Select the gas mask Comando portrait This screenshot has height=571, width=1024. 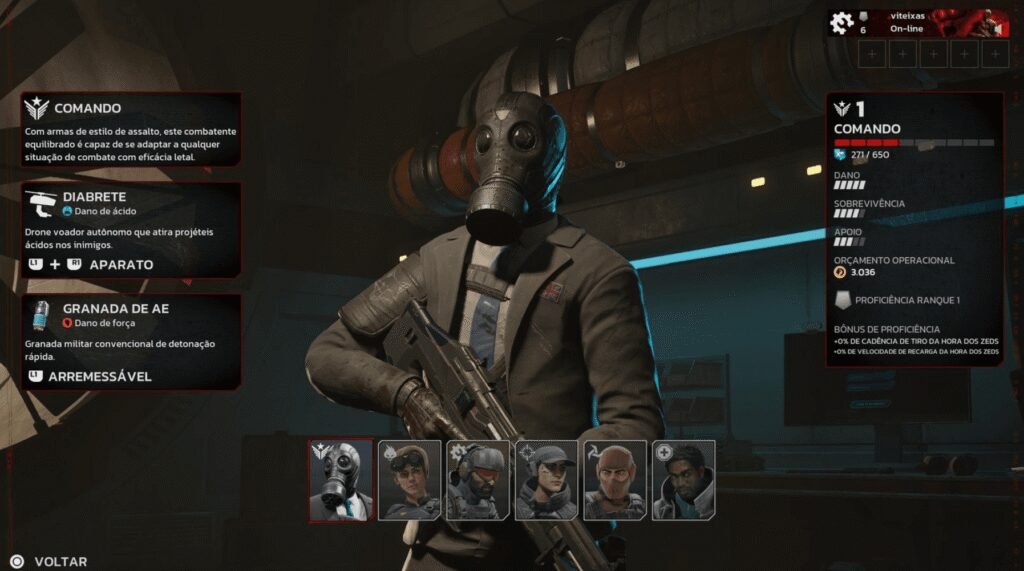(x=341, y=480)
